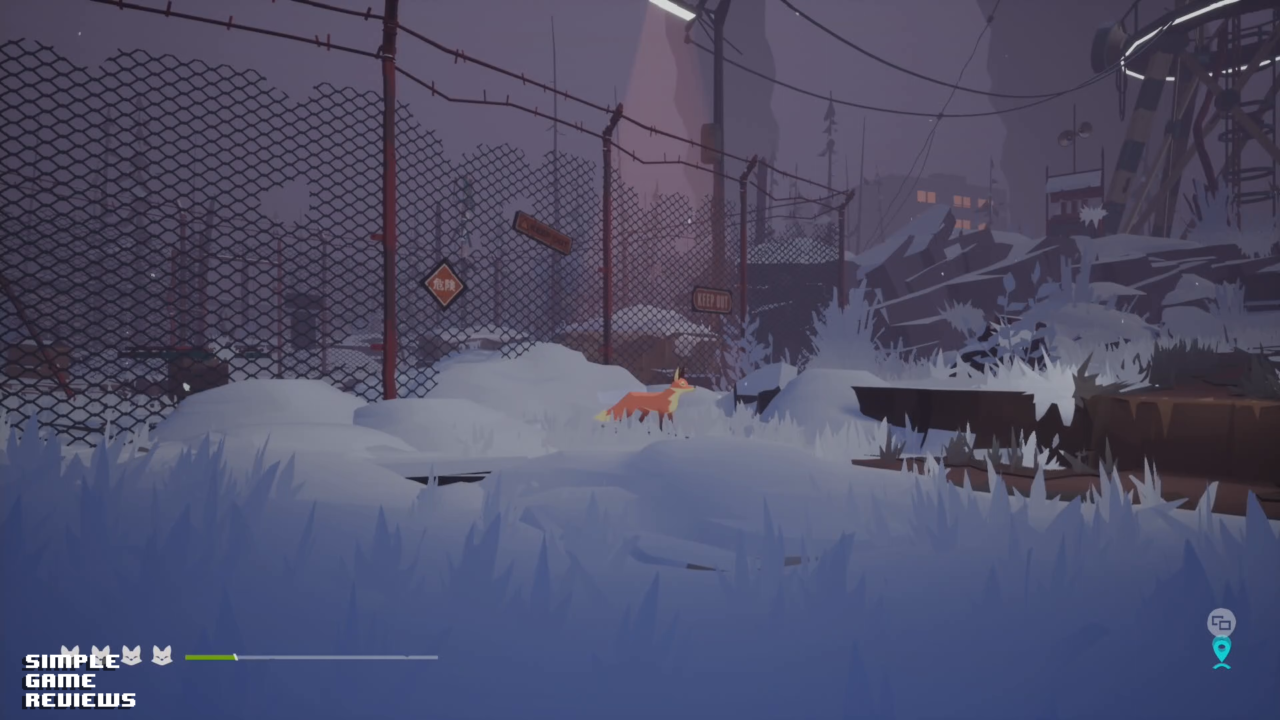
Task: Select the KEEP OUT sign on the fence
Action: (711, 298)
